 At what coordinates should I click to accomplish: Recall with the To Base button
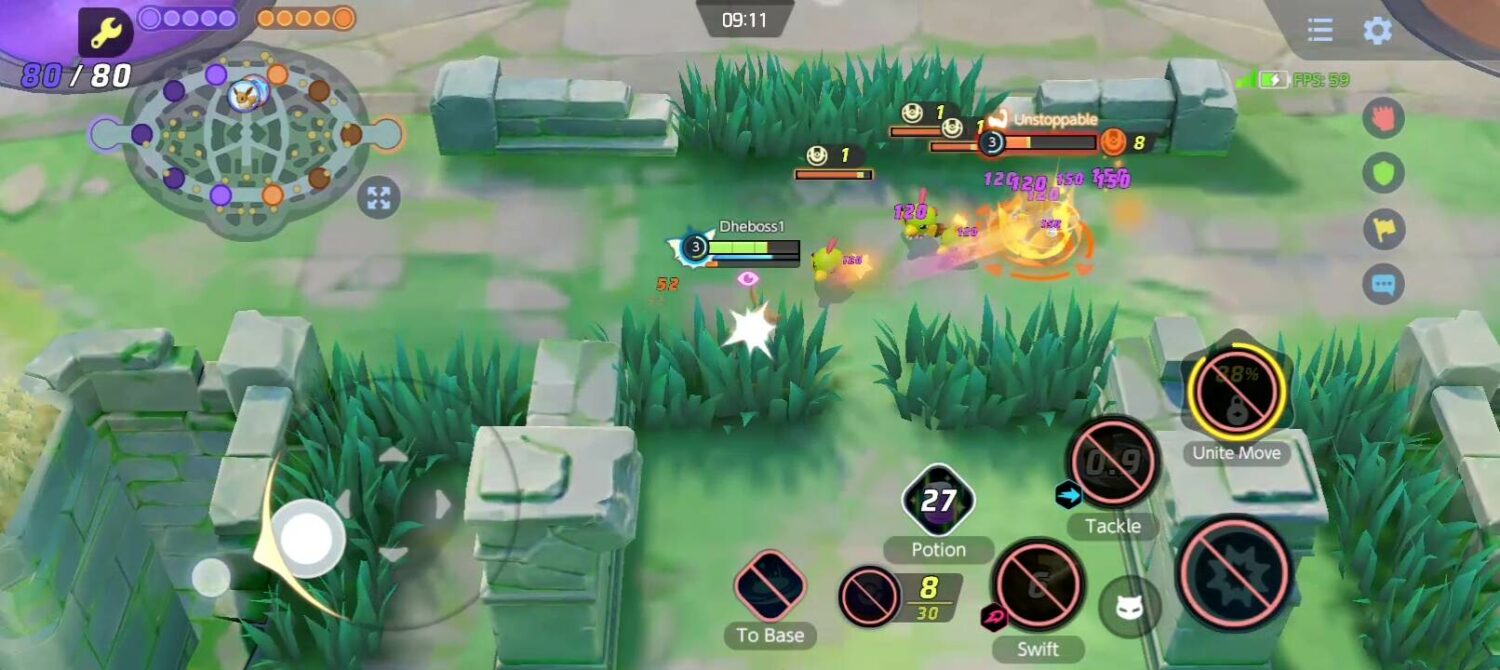pyautogui.click(x=769, y=586)
